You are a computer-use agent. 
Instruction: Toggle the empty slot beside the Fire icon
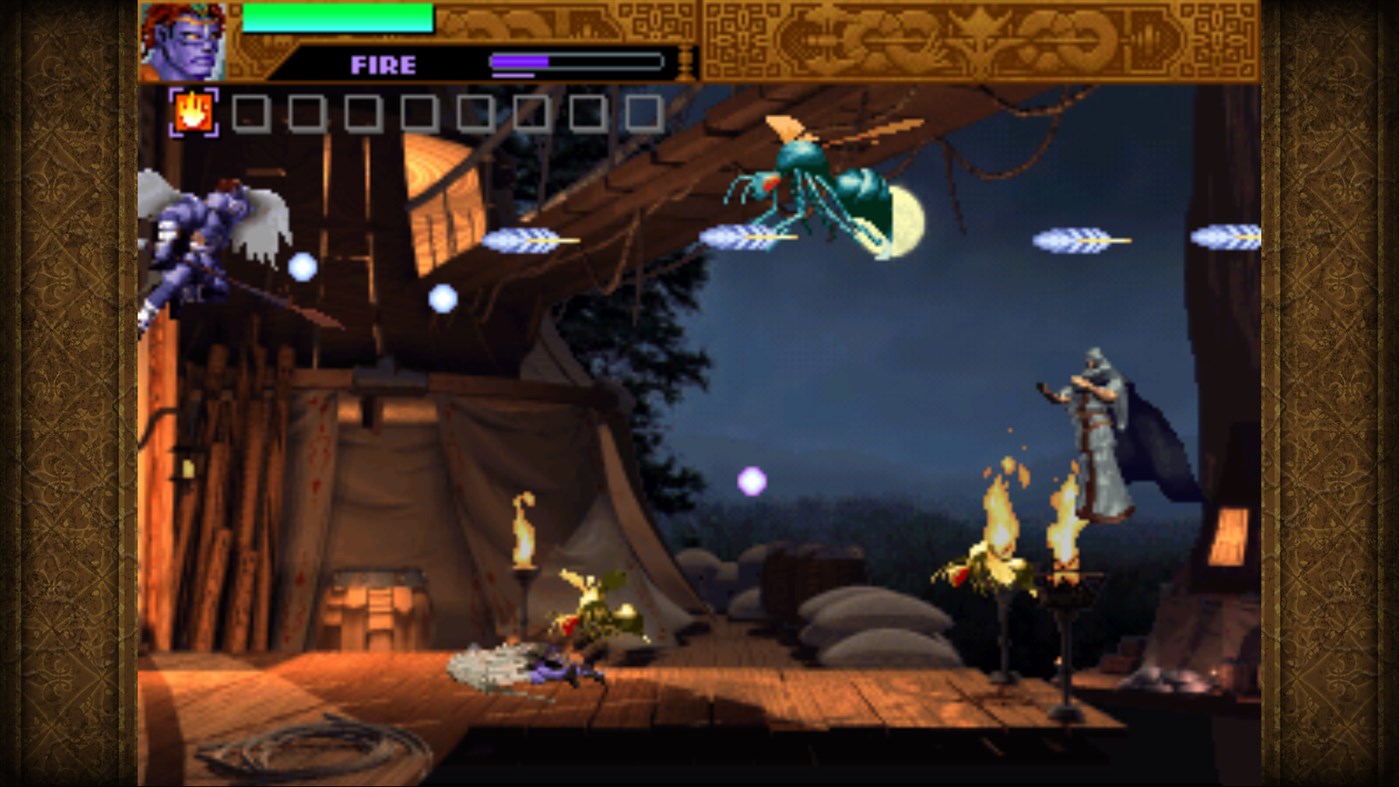pyautogui.click(x=249, y=112)
